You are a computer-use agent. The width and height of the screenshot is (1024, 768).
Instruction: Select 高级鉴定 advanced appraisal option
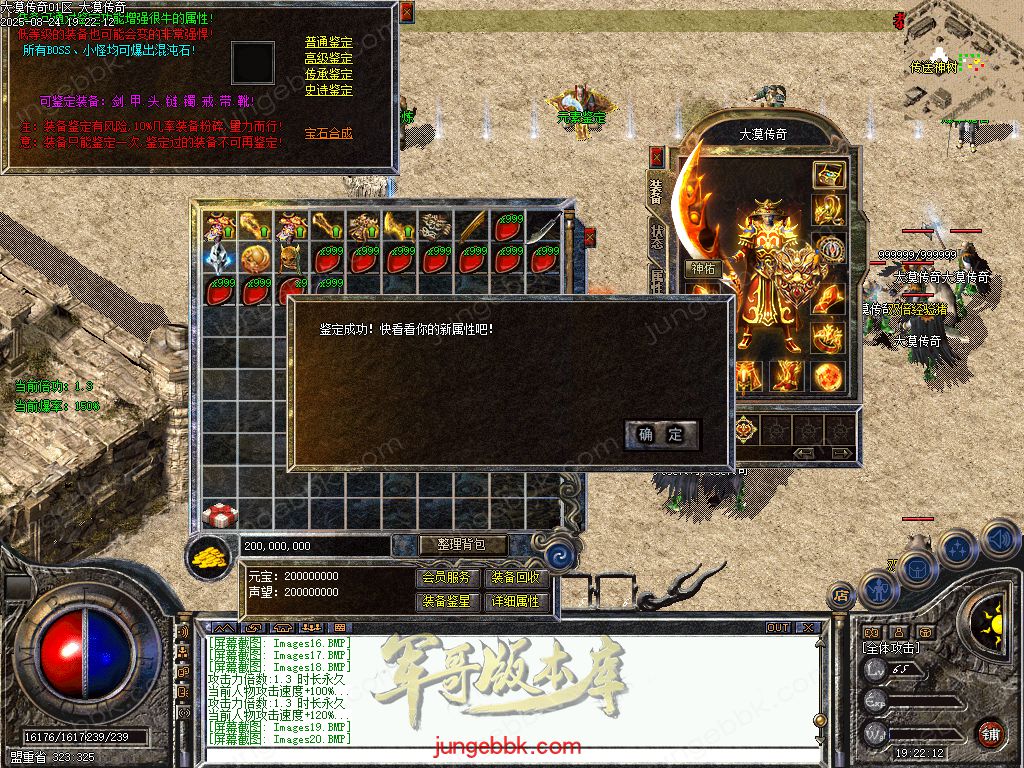pyautogui.click(x=328, y=58)
